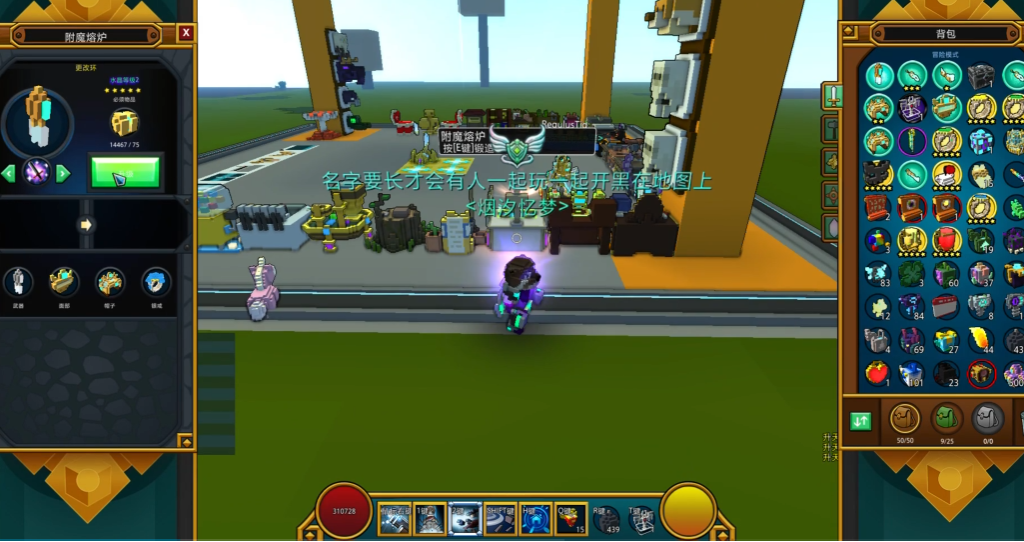
Task: Sort the backpack with the green arrows button
Action: point(861,421)
